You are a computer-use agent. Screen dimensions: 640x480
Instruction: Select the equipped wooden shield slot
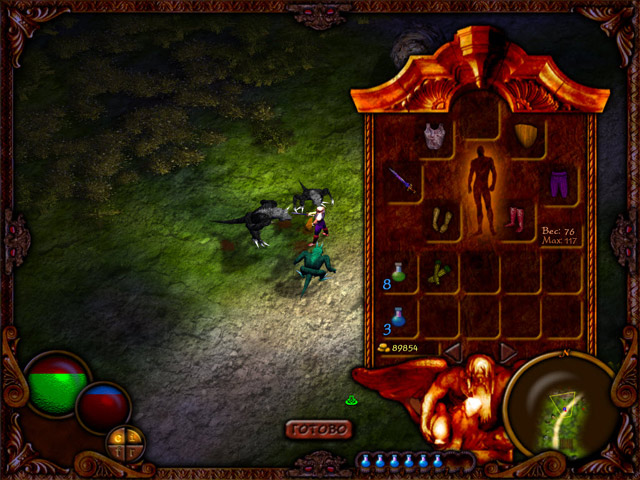tap(525, 136)
